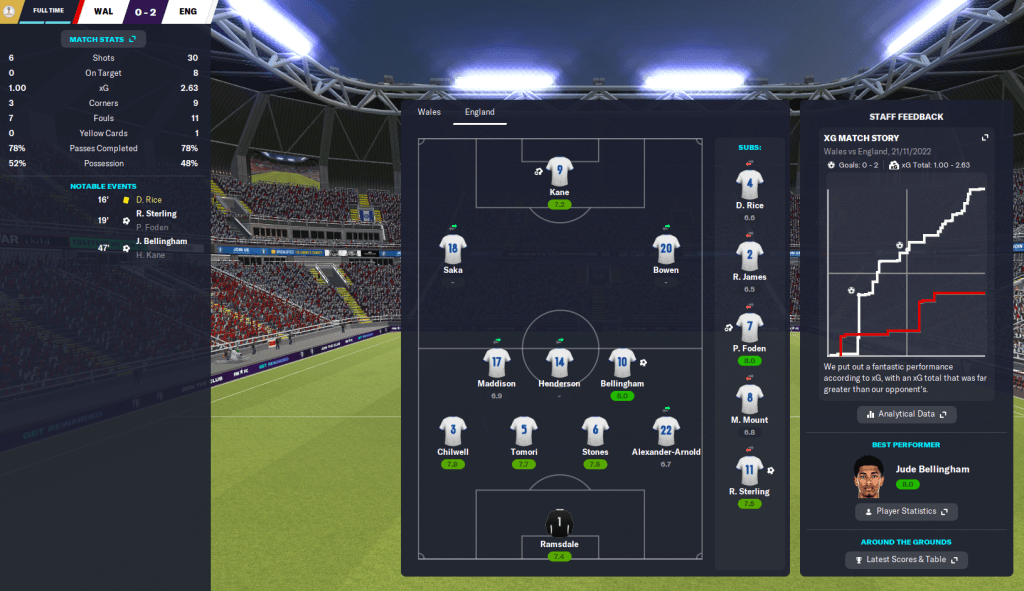Show Latest Scores & Table
Image resolution: width=1024 pixels, height=591 pixels.
pos(907,560)
